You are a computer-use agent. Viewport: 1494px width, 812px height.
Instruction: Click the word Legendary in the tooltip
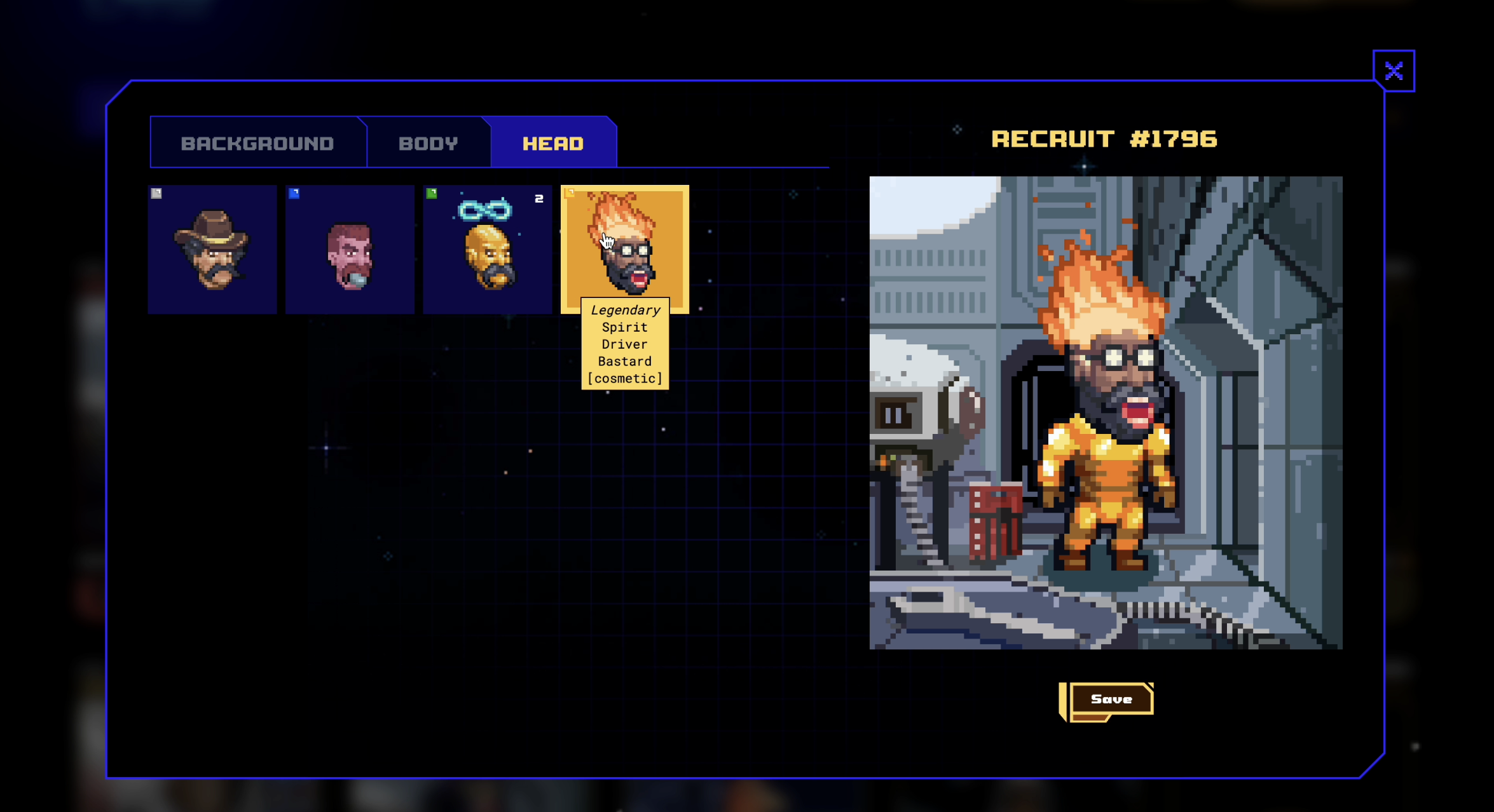[x=625, y=310]
